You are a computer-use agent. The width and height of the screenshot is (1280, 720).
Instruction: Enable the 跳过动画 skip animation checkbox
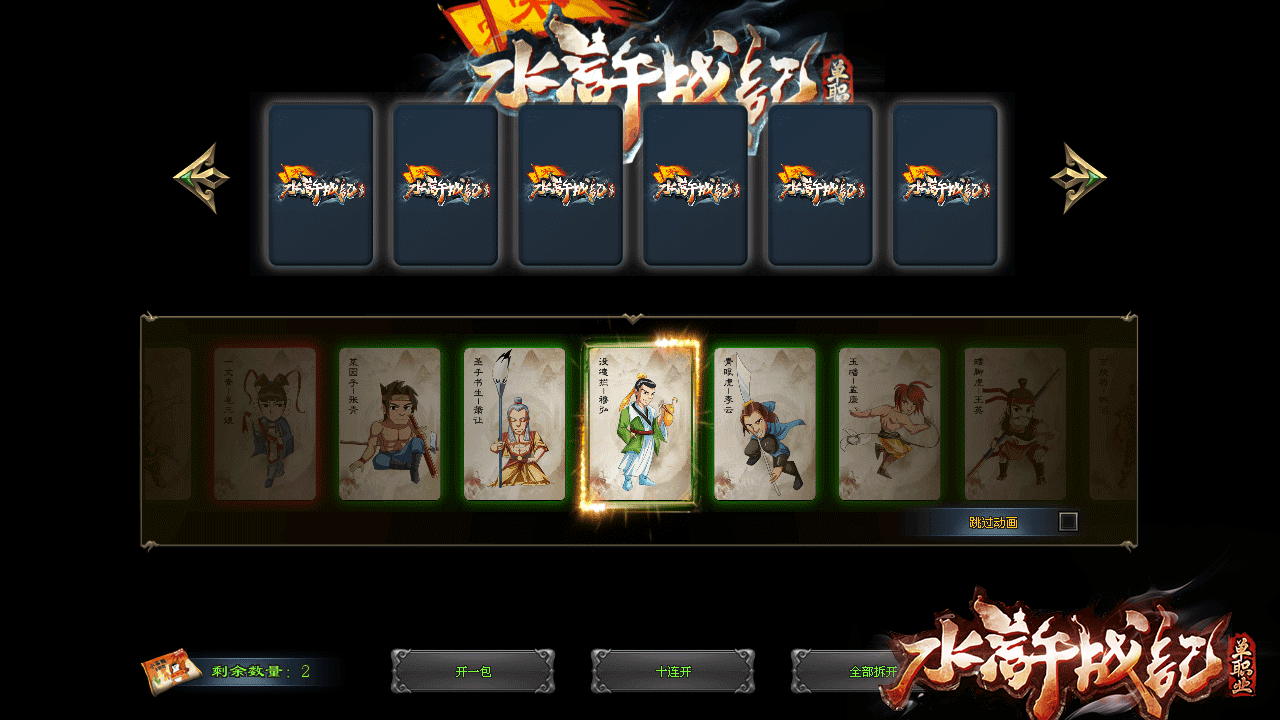1070,519
